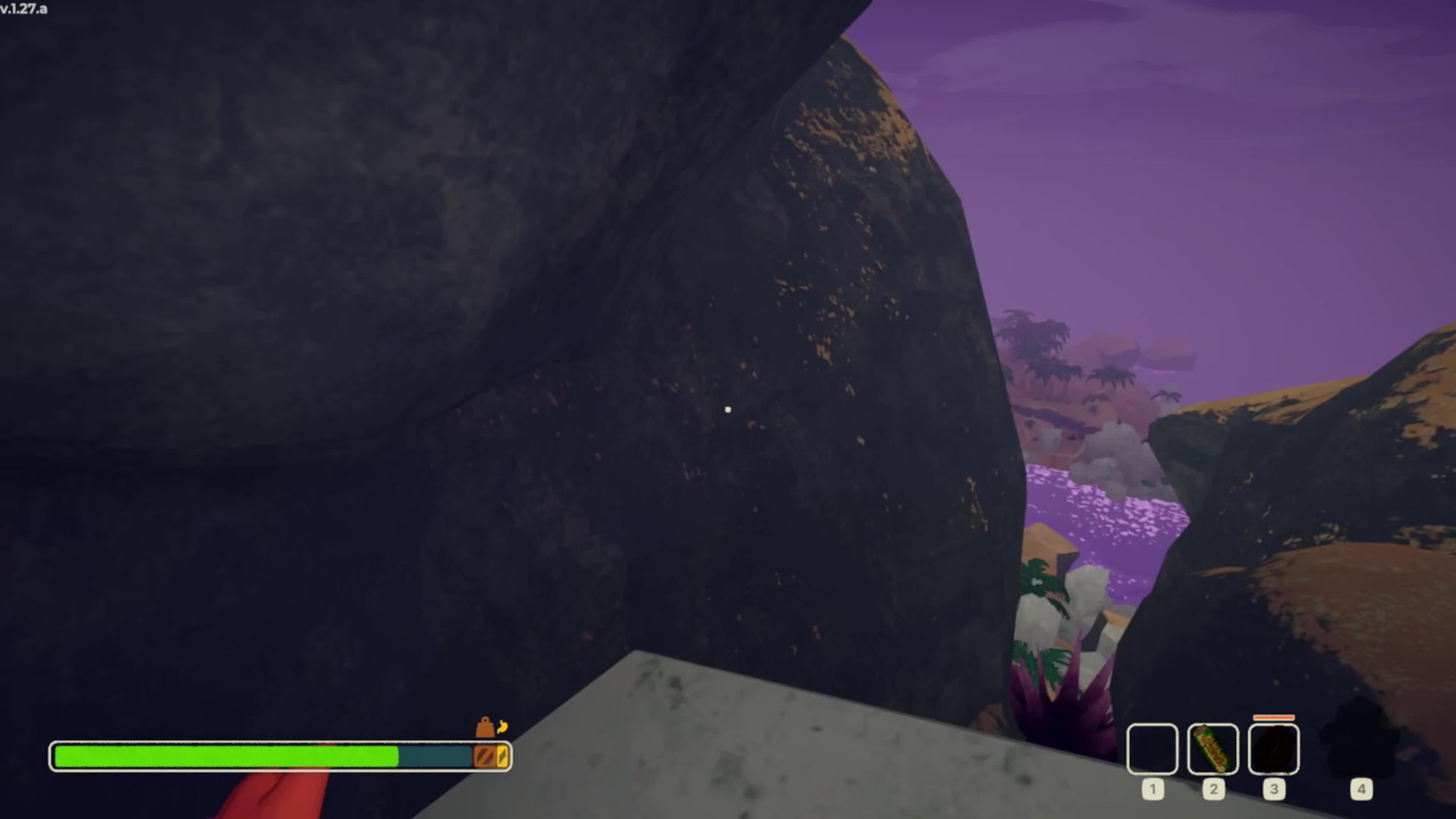
Task: Click the orange weight status icon
Action: [x=485, y=728]
